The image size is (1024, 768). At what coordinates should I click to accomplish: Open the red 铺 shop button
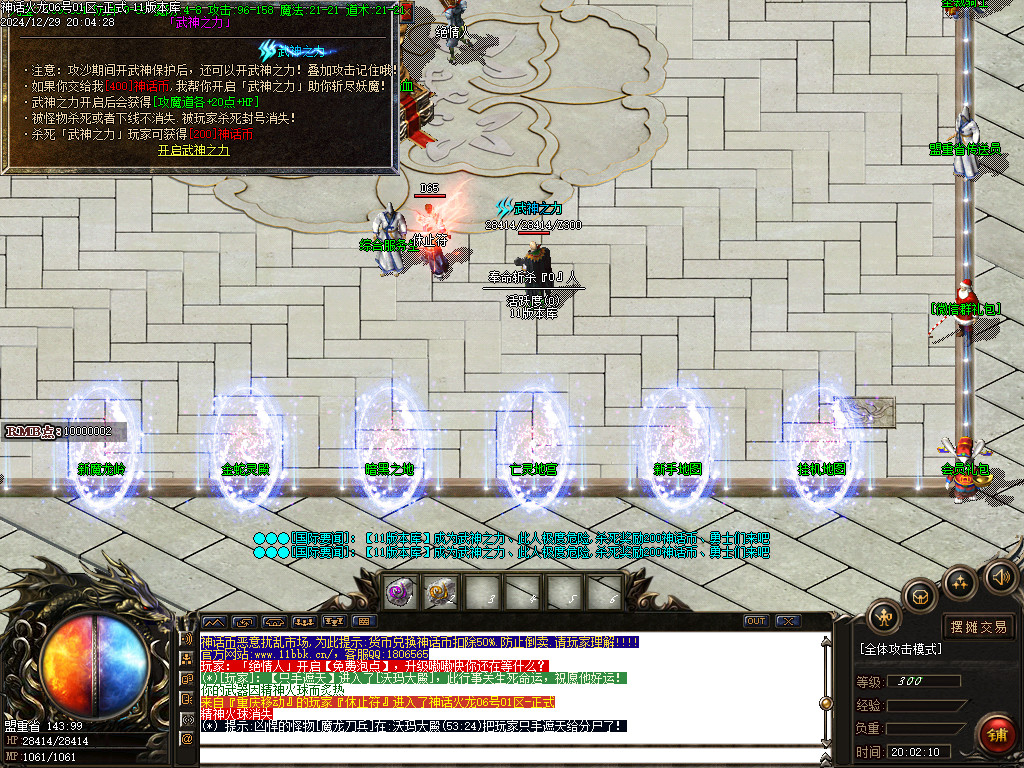point(996,734)
